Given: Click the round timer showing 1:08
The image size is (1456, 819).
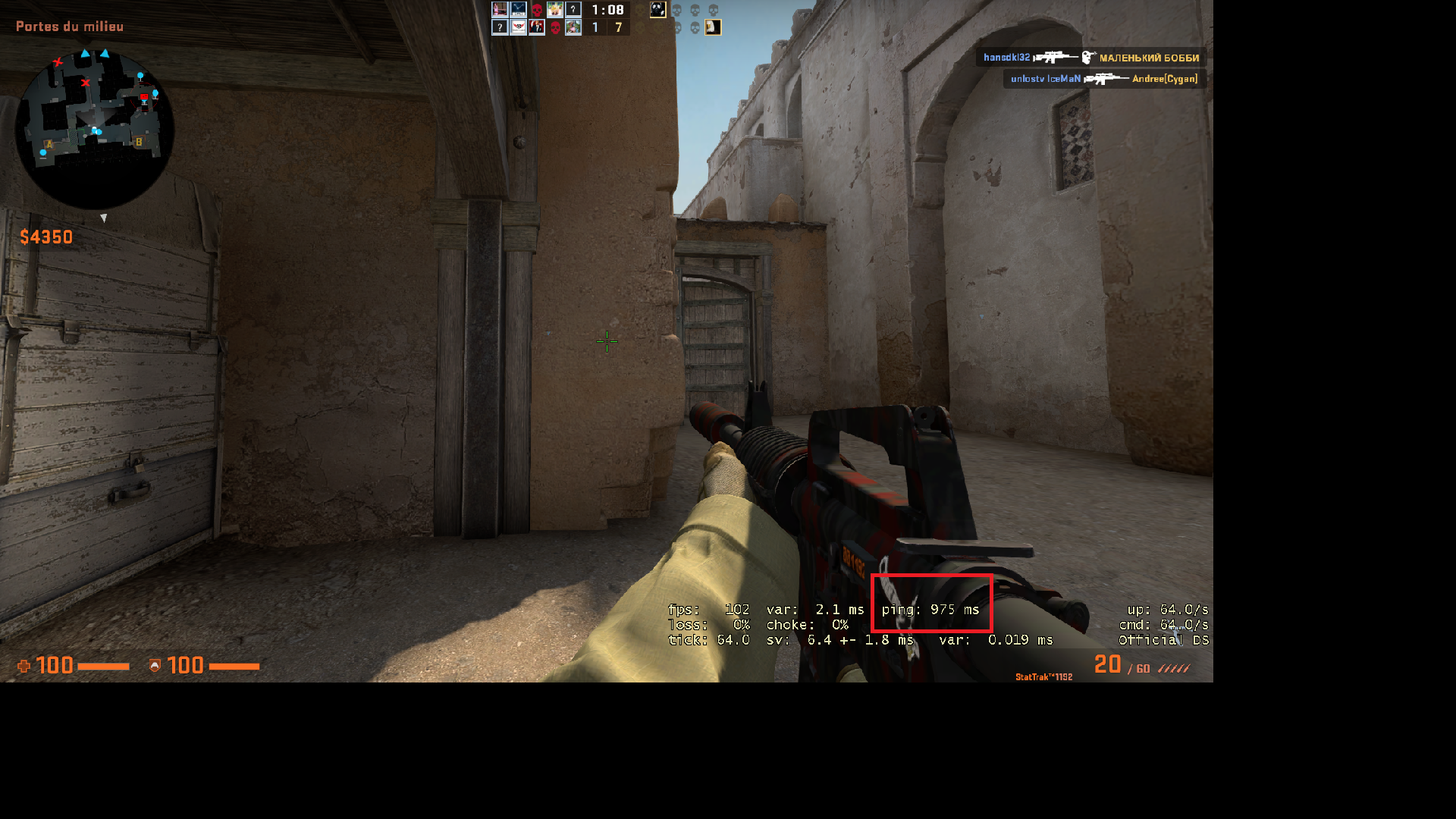Looking at the screenshot, I should point(607,10).
